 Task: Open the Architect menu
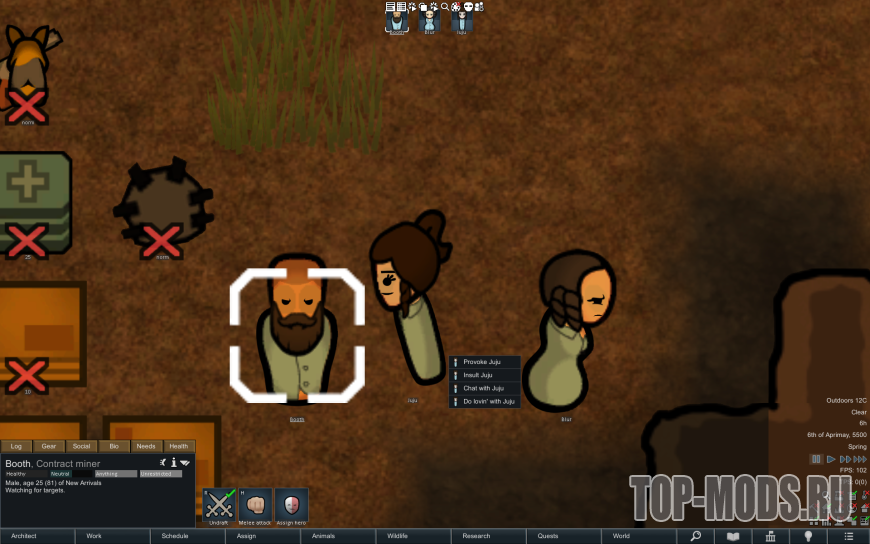38,536
